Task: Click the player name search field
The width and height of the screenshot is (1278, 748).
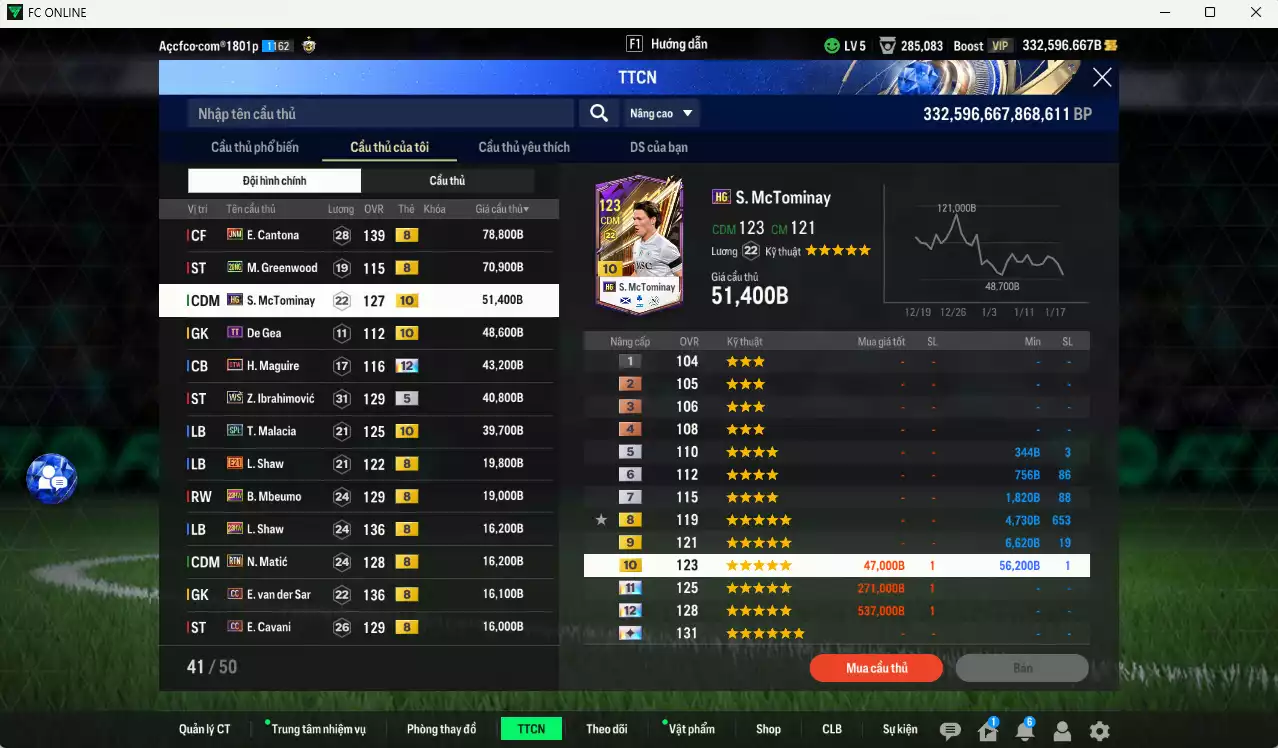Action: (x=380, y=114)
